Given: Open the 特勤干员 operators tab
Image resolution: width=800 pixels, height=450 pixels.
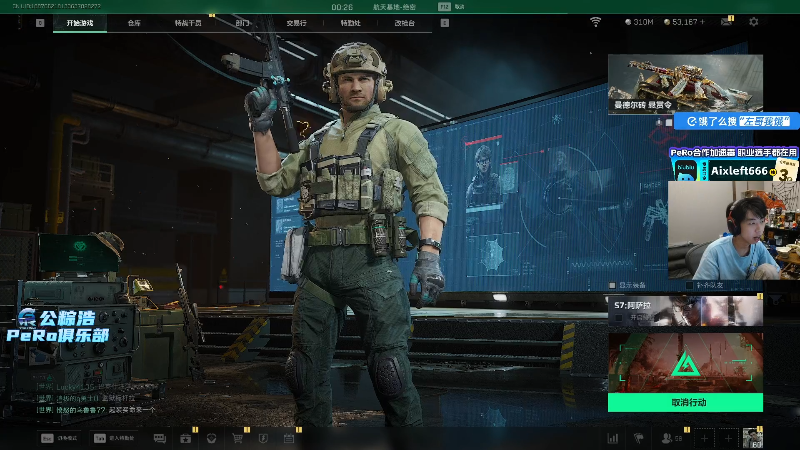Looking at the screenshot, I should click(x=188, y=22).
